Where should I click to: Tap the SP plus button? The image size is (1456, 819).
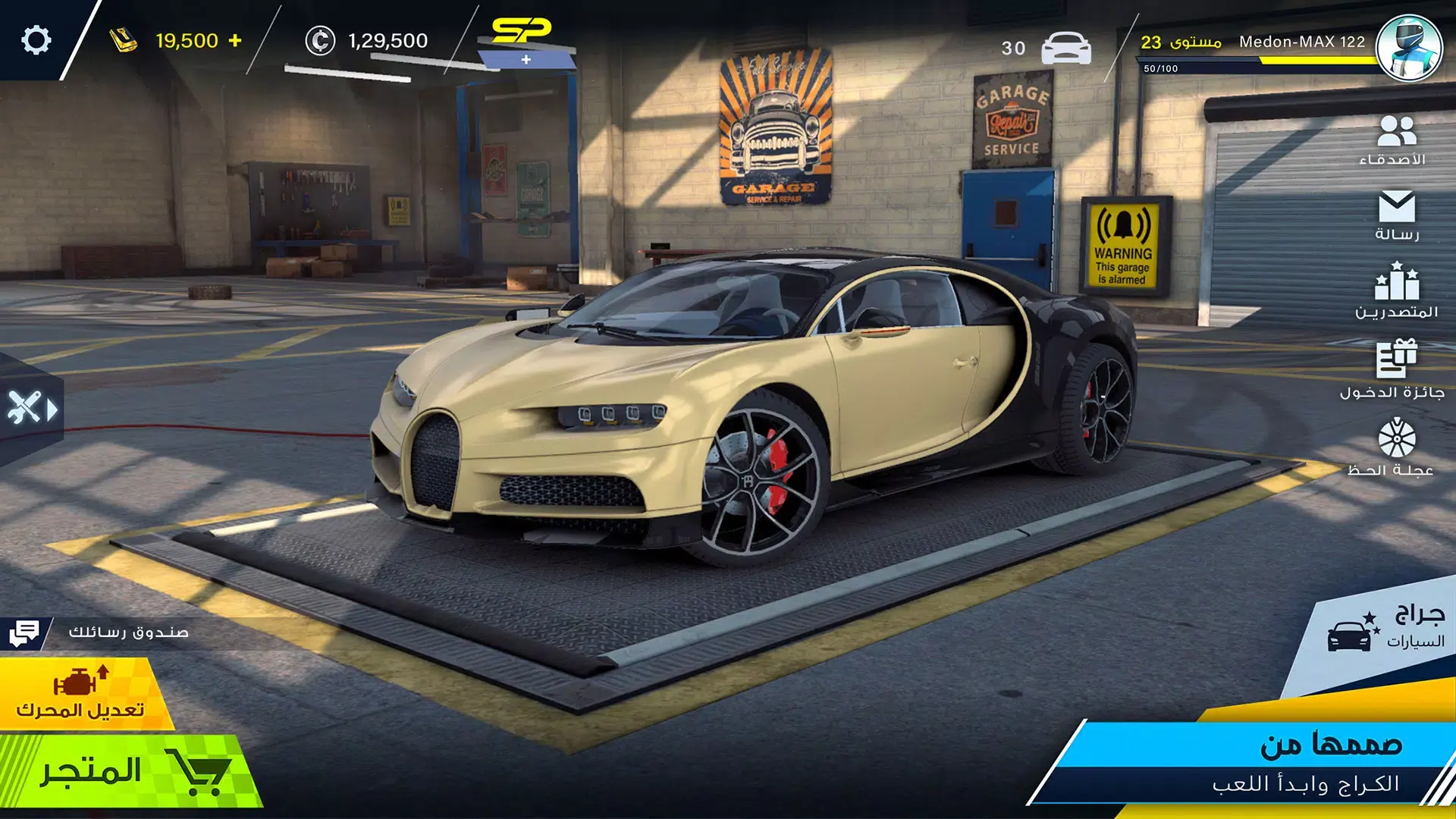[x=526, y=59]
